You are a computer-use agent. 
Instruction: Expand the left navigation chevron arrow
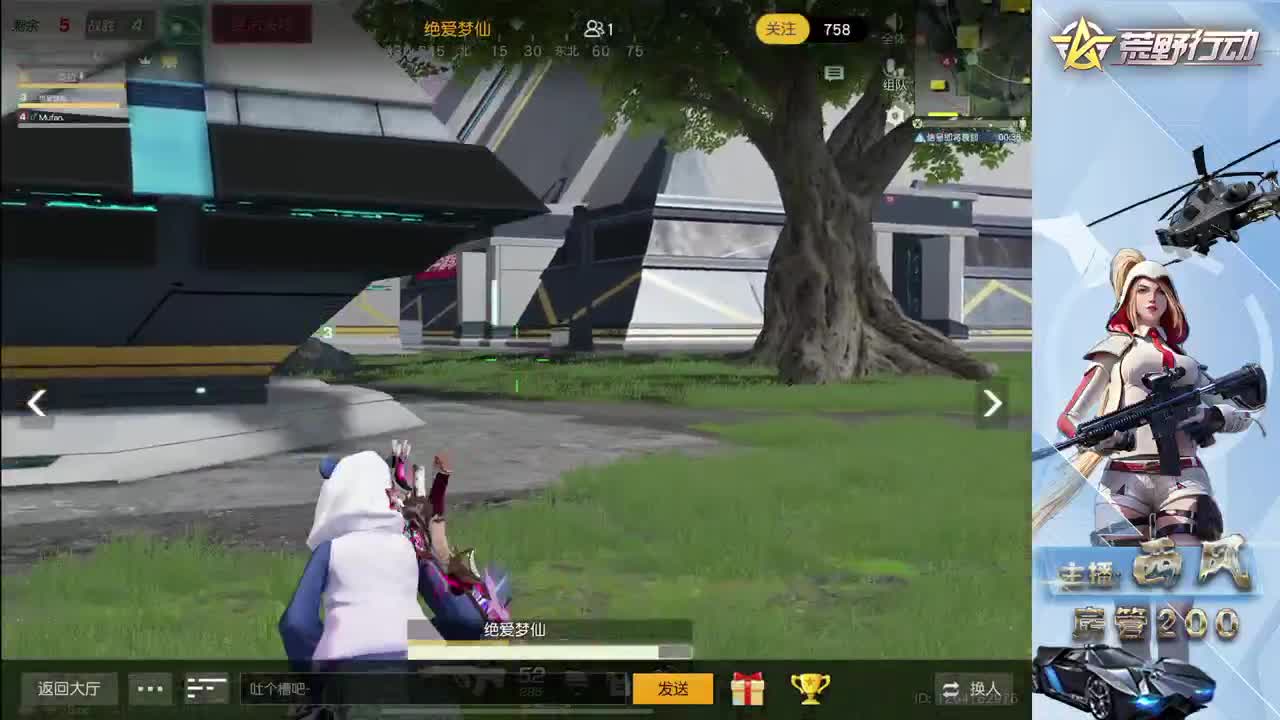[x=36, y=403]
